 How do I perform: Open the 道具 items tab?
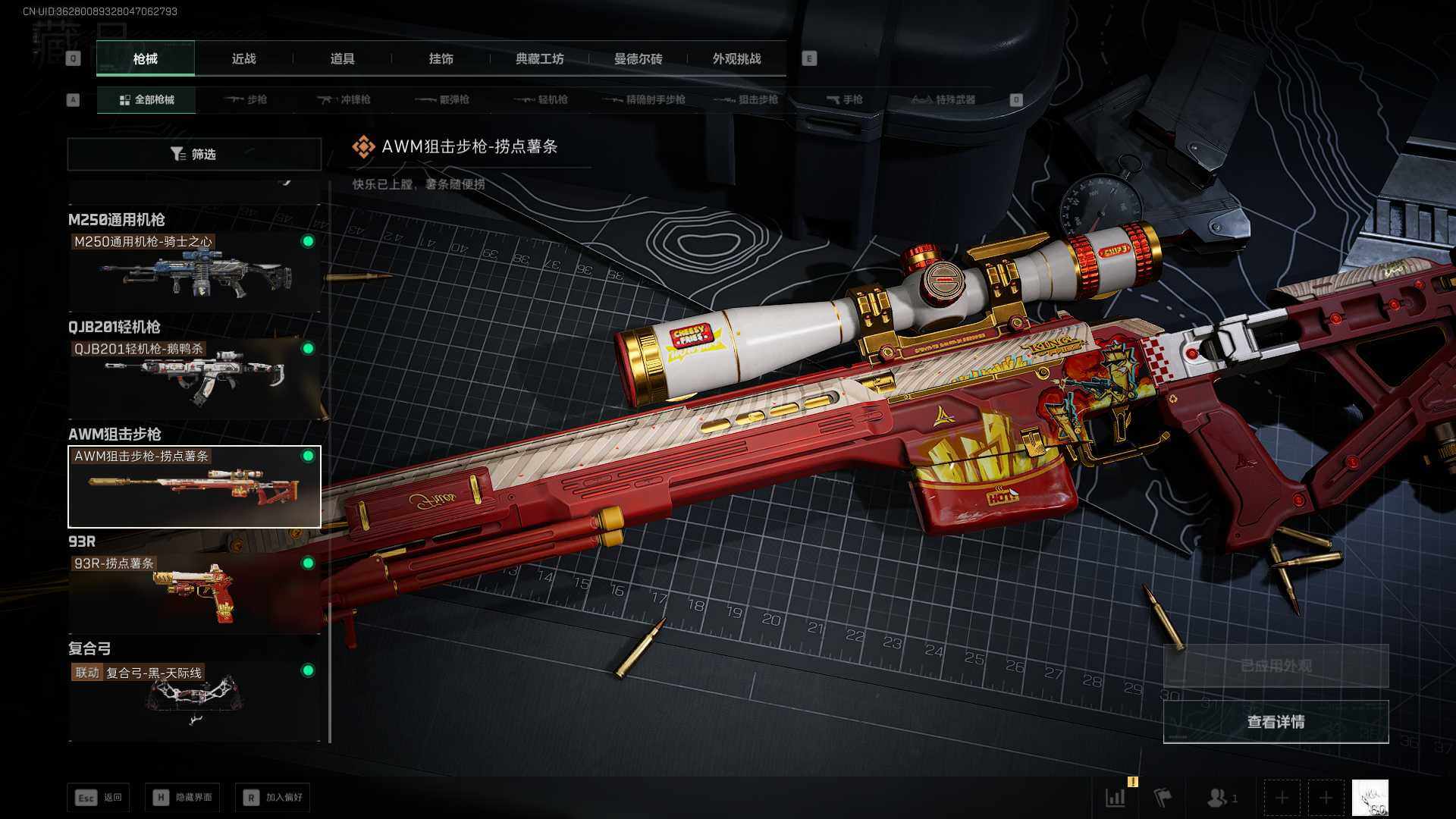[342, 59]
